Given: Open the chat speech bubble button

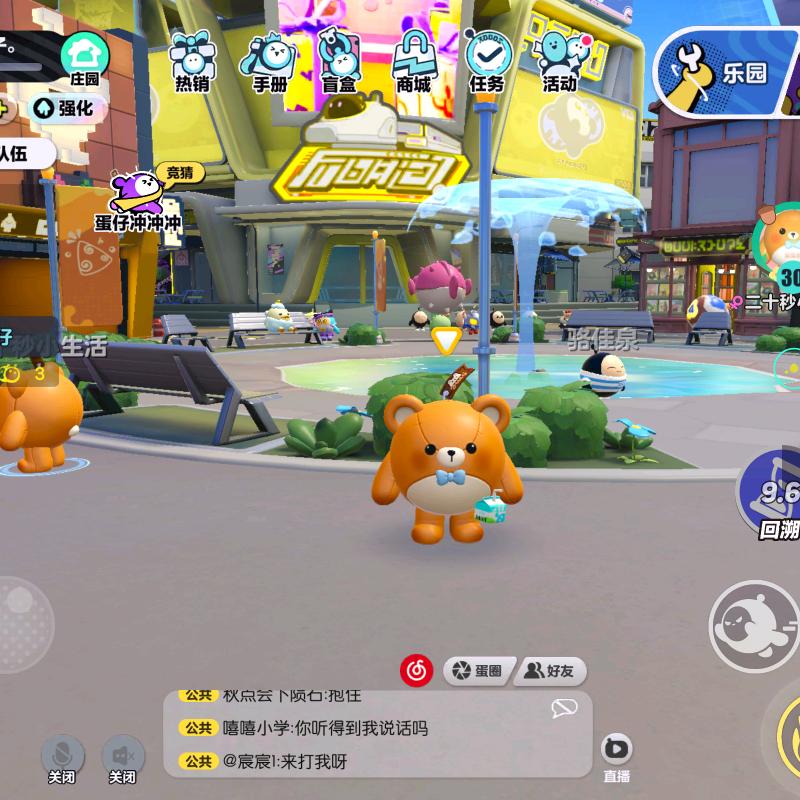Looking at the screenshot, I should tap(564, 709).
